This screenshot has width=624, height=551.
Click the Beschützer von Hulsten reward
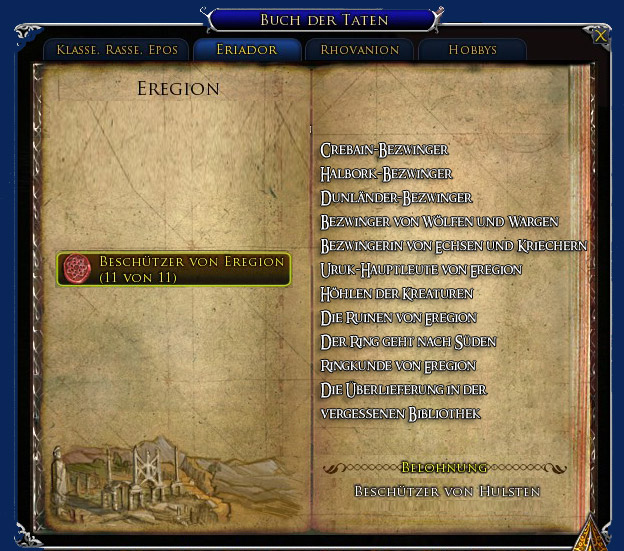pyautogui.click(x=447, y=491)
